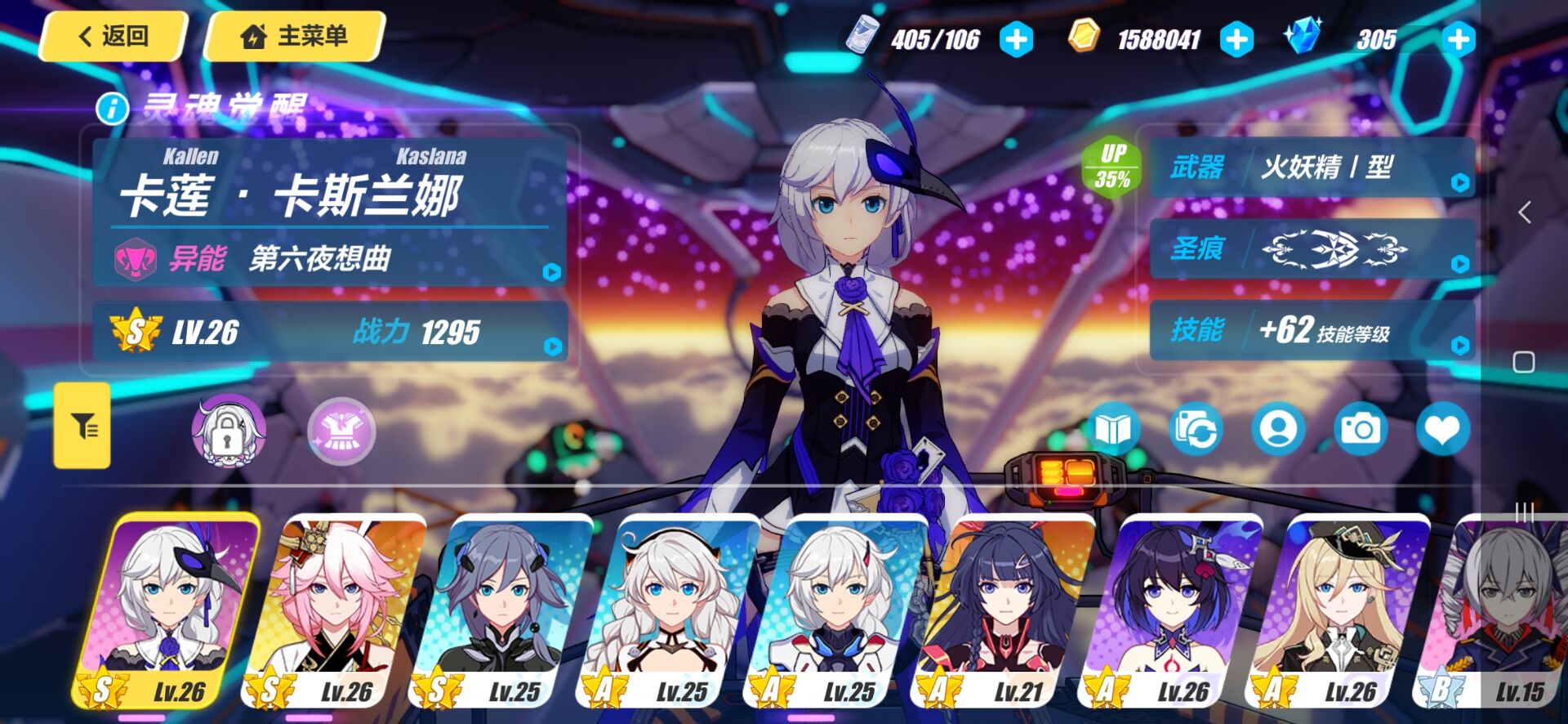The image size is (1568, 724).
Task: Open the level and 战力 stats bar
Action: pos(330,332)
